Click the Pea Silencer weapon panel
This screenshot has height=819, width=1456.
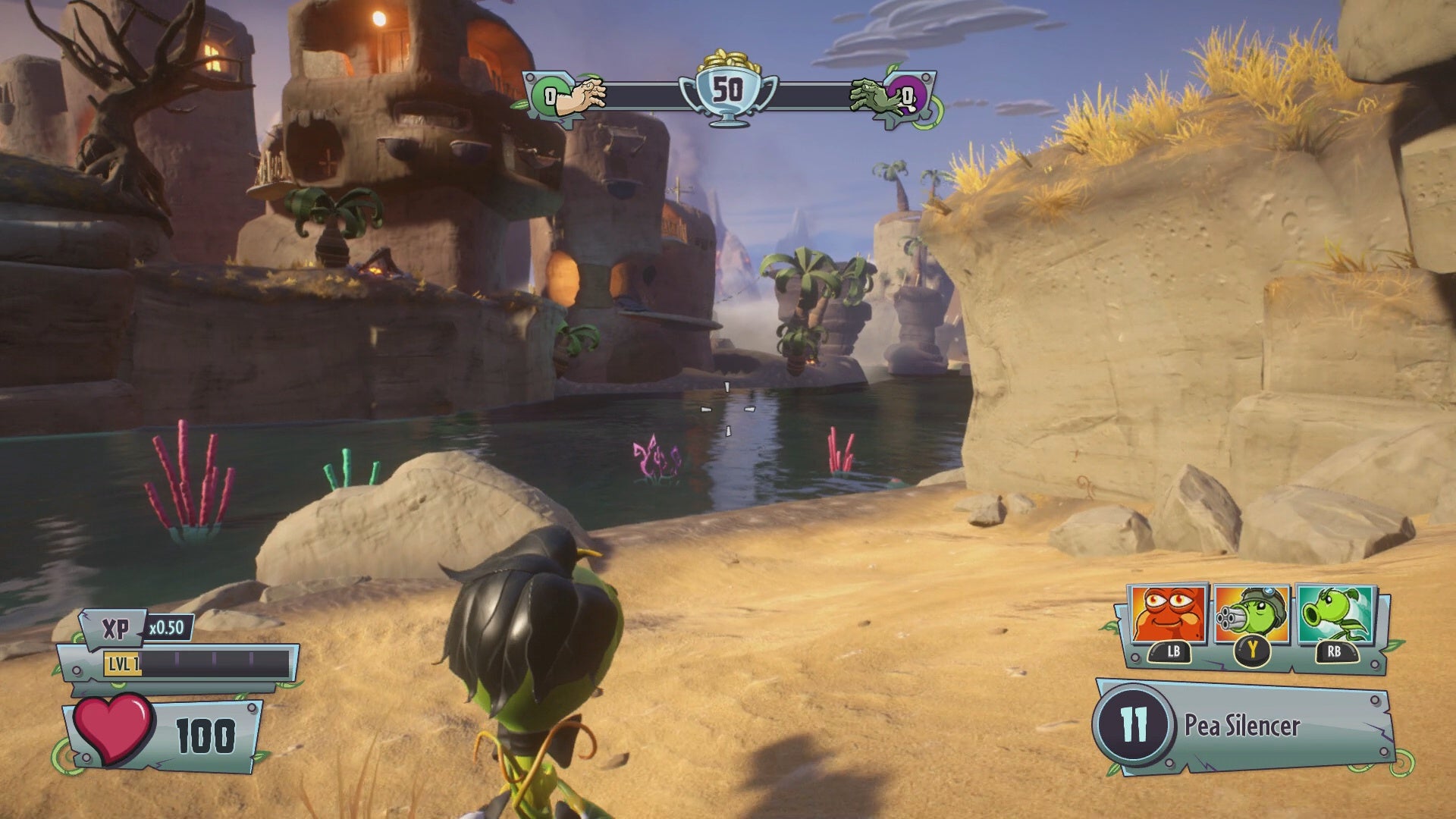click(x=1244, y=726)
